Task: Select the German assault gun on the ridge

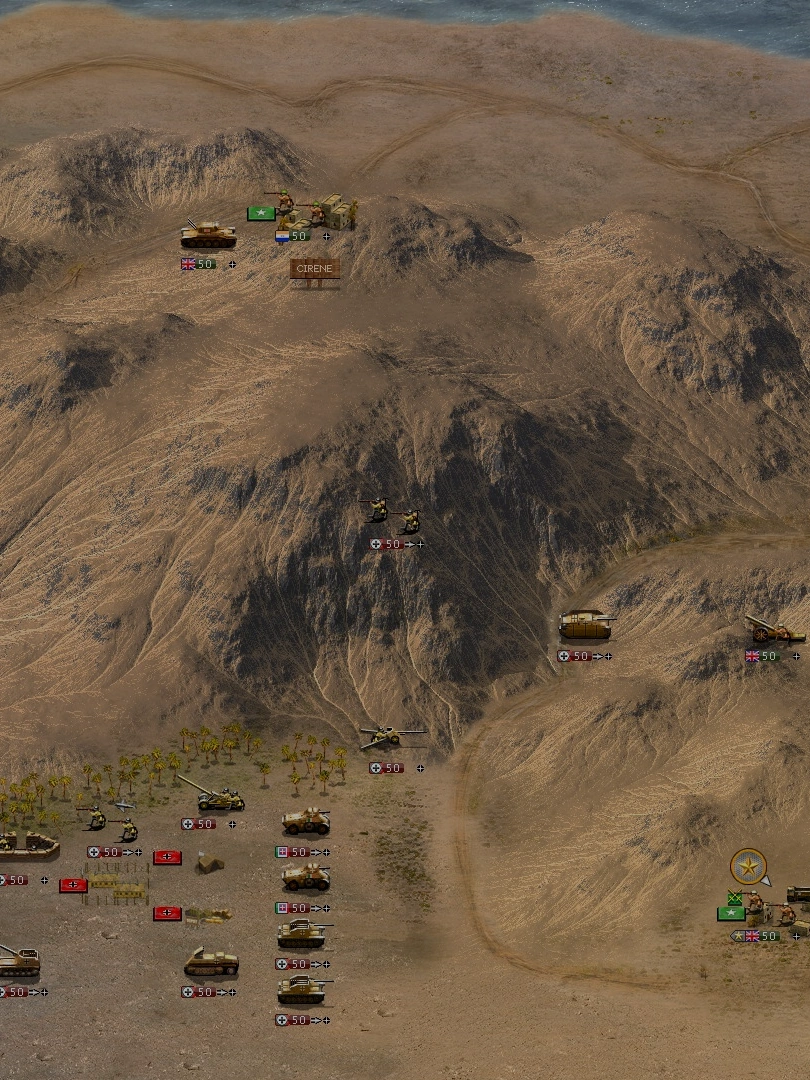Action: point(586,626)
